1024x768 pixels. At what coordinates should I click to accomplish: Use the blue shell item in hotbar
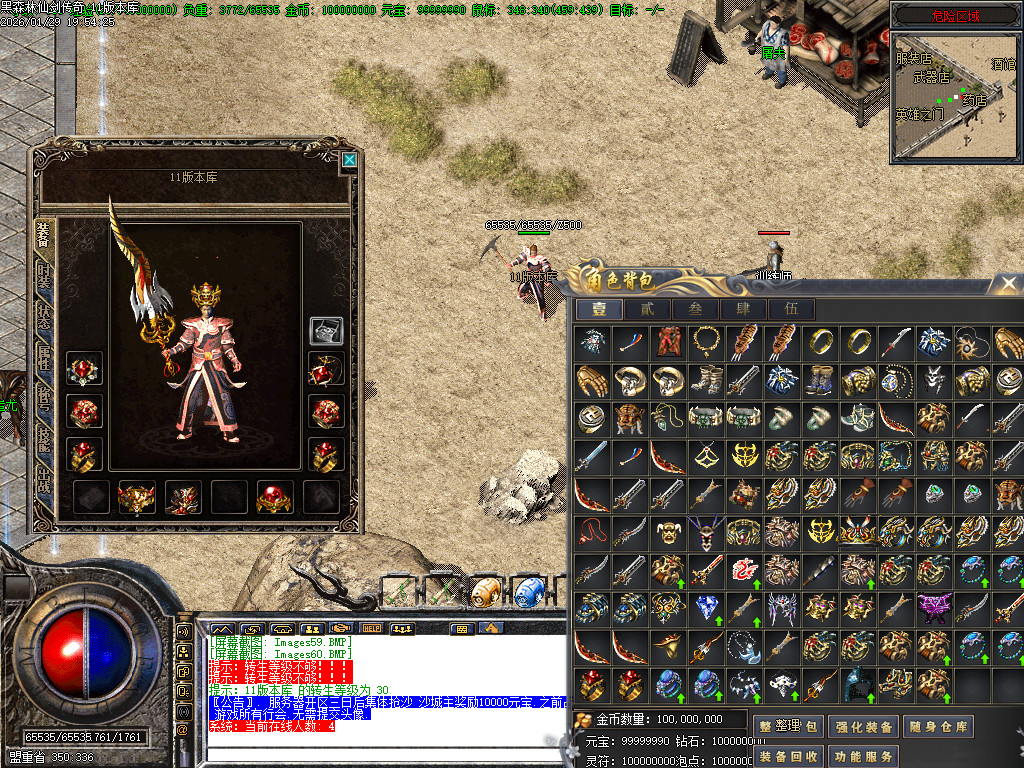(x=527, y=591)
